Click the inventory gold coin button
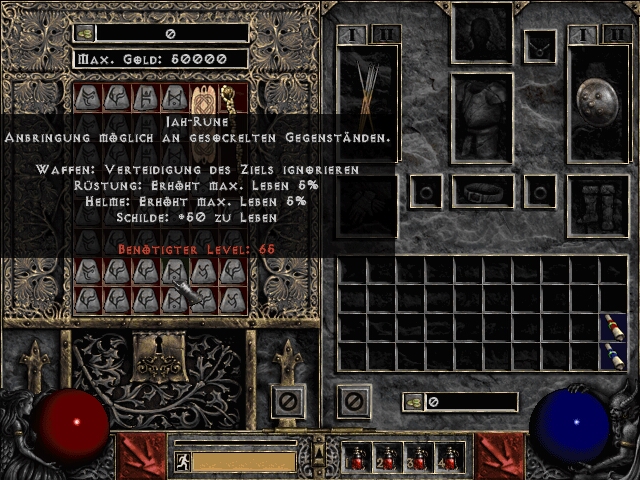Screen dimensions: 640x480 tap(414, 402)
